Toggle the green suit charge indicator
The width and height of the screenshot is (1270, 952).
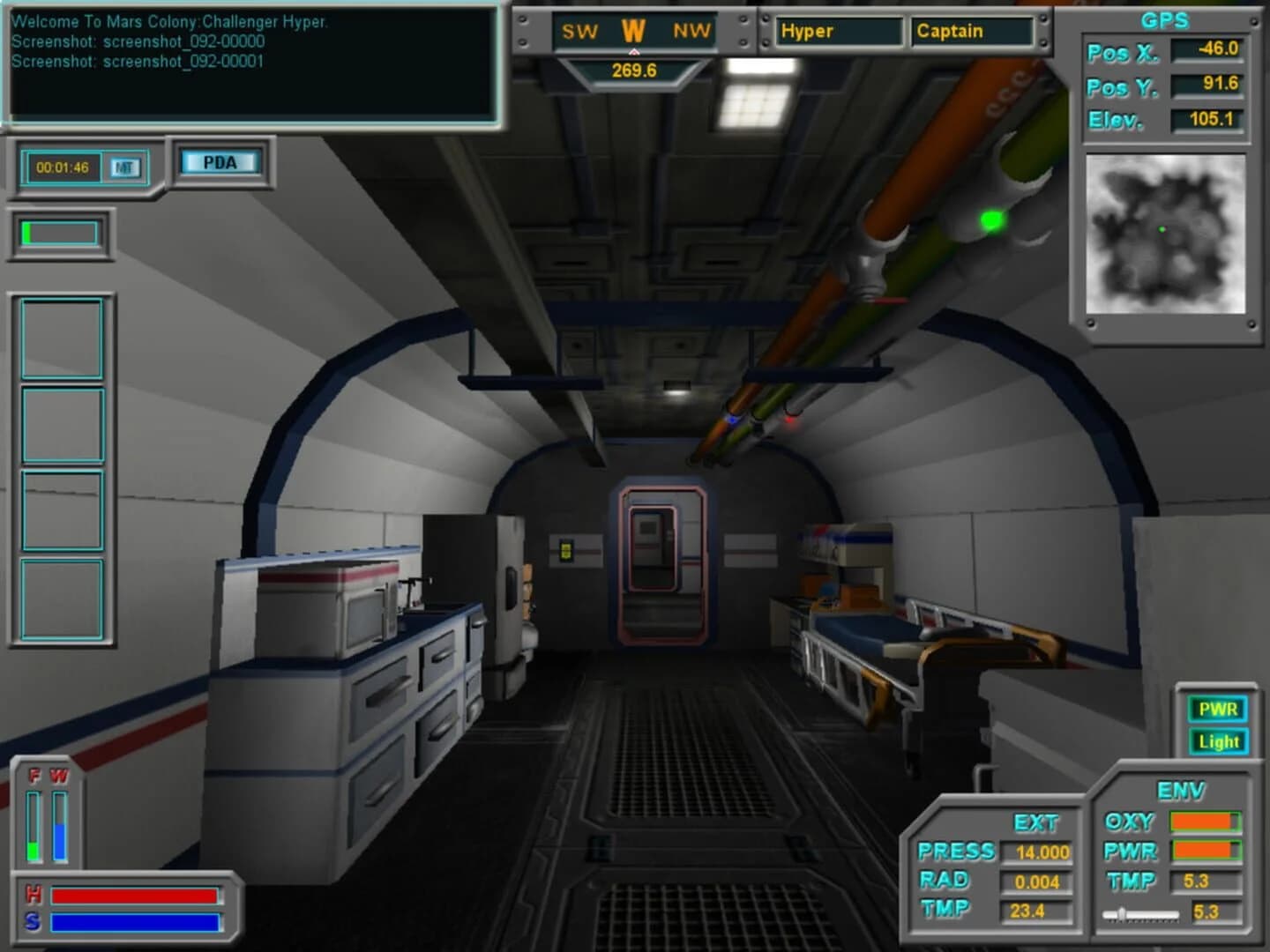(x=57, y=234)
